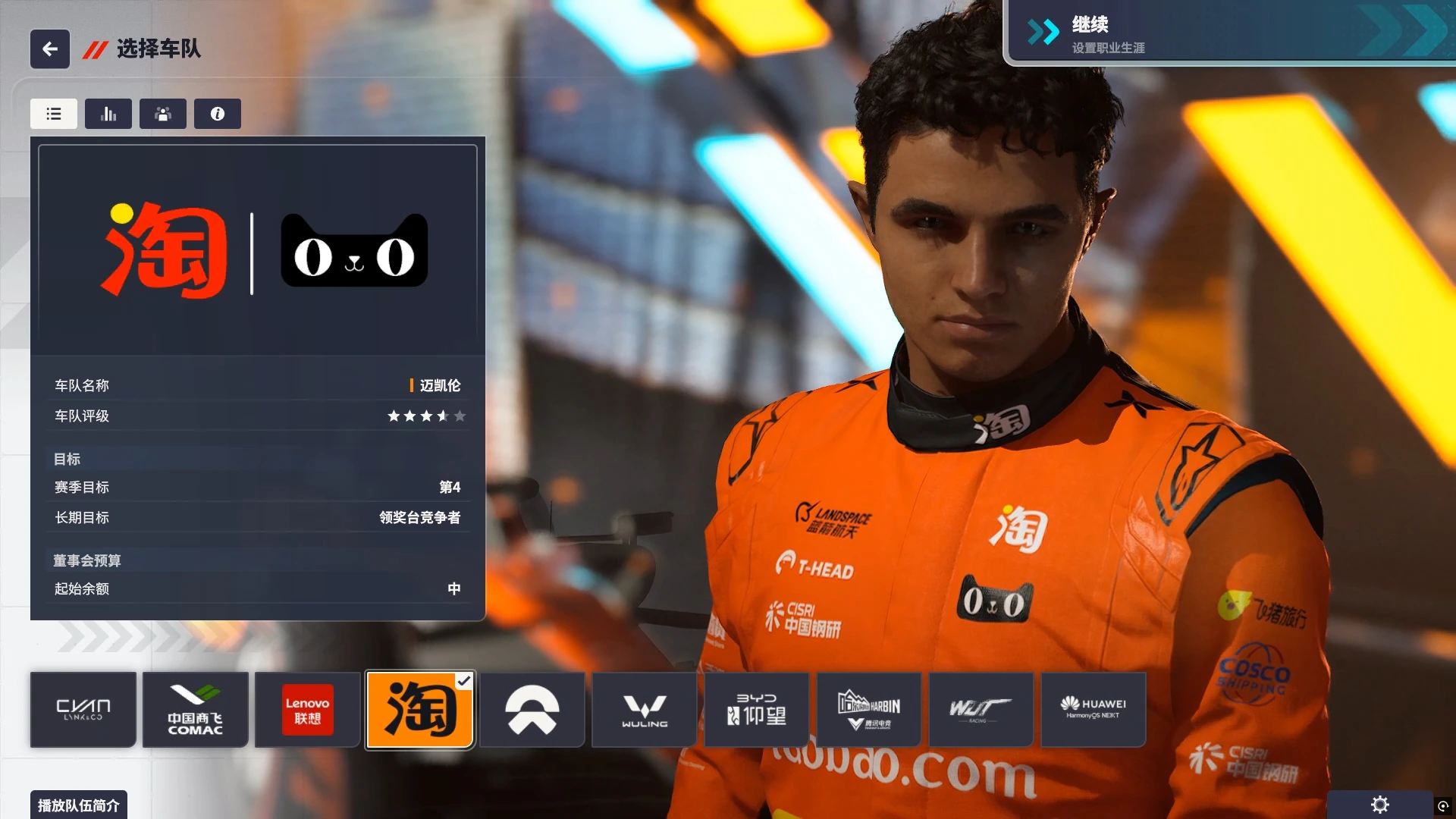Open the info tab

218,114
